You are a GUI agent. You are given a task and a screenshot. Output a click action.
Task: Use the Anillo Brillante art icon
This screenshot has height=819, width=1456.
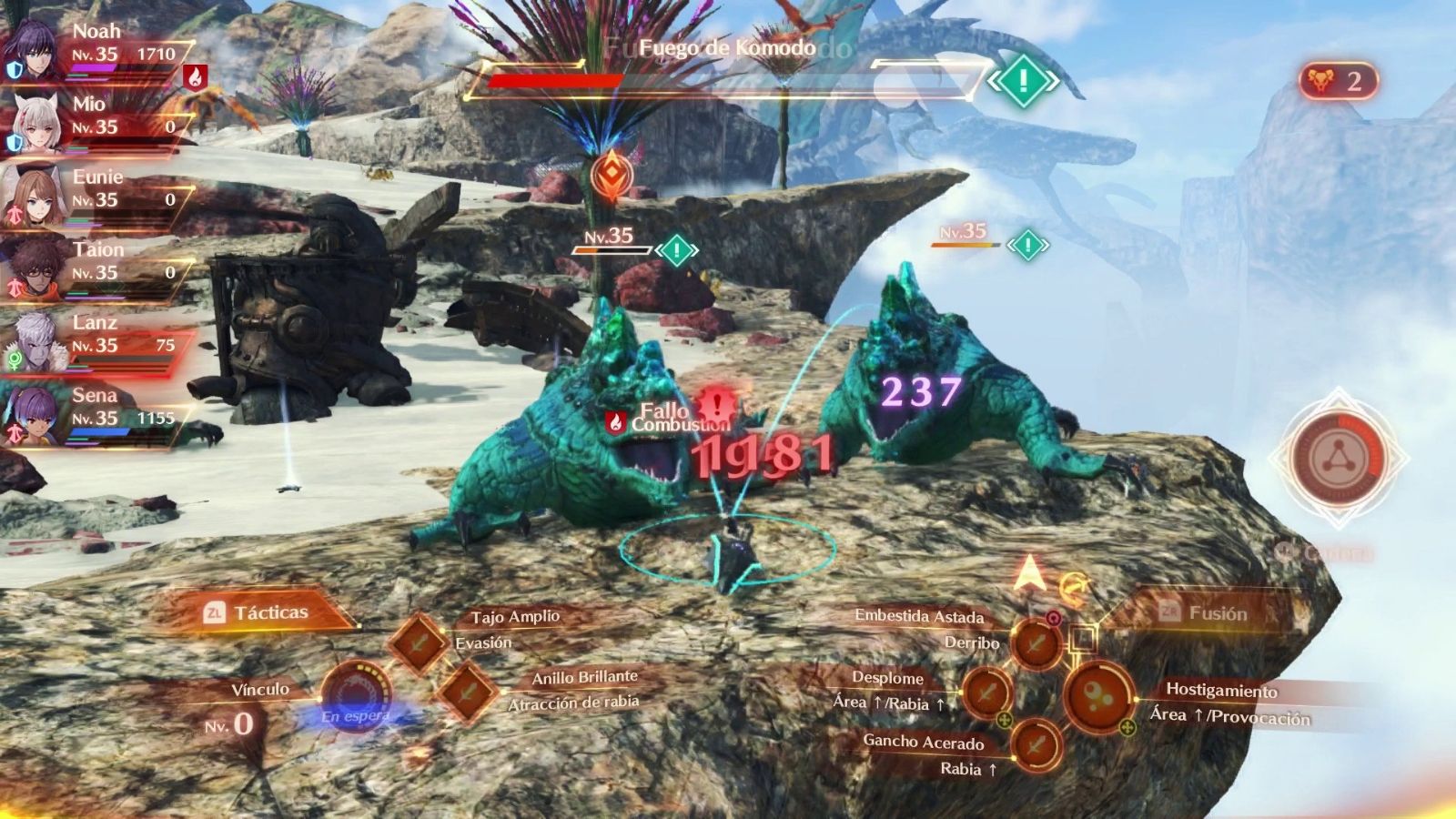467,691
